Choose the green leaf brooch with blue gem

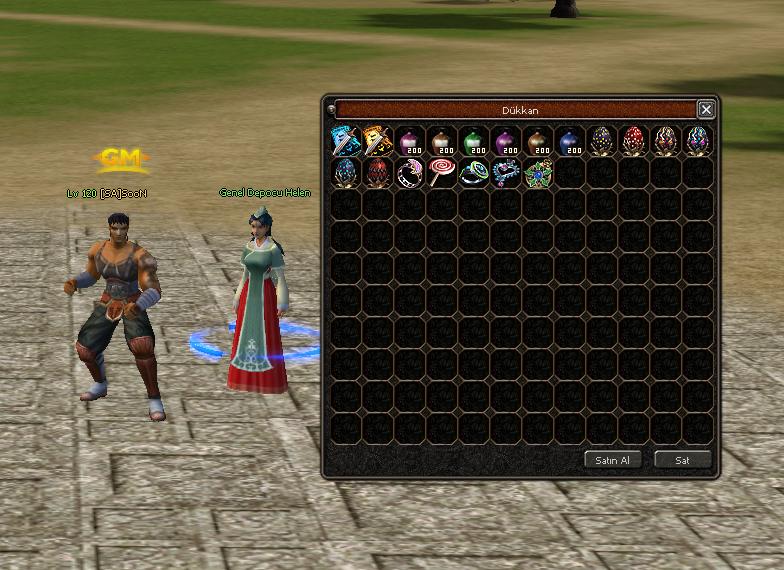pyautogui.click(x=538, y=173)
